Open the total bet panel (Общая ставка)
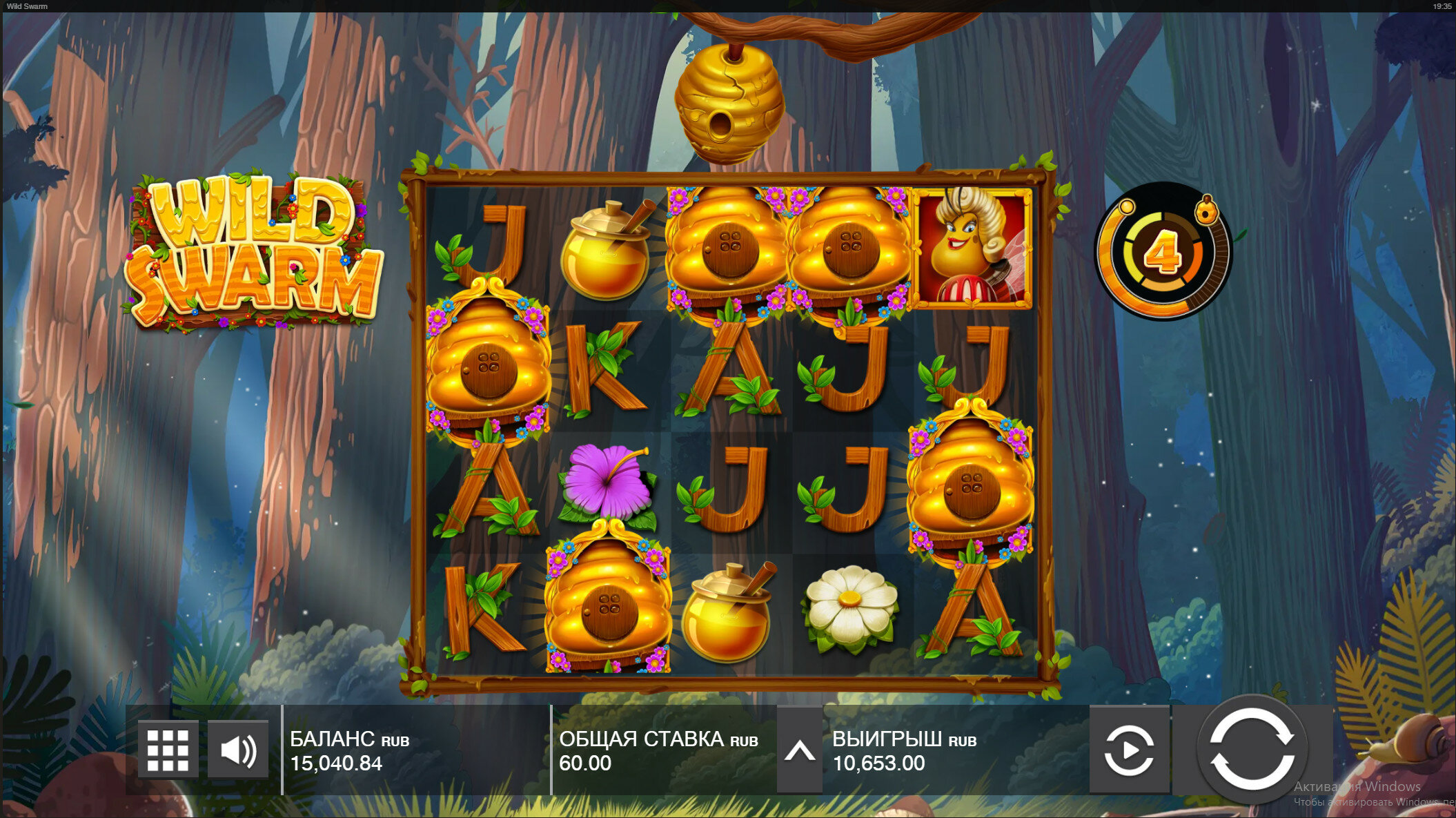 click(658, 750)
